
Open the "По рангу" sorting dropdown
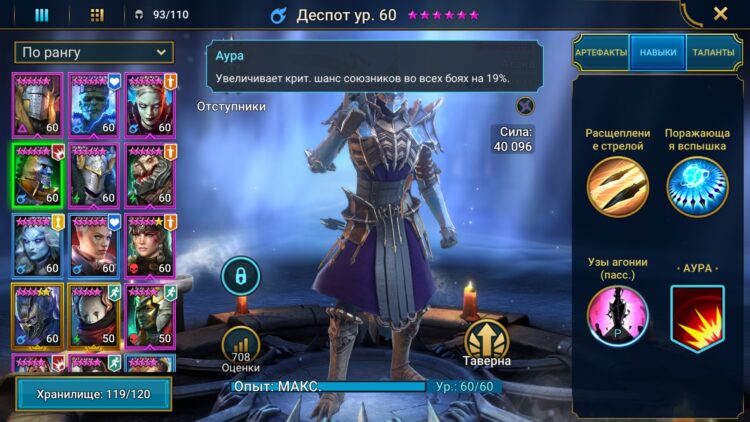(93, 52)
